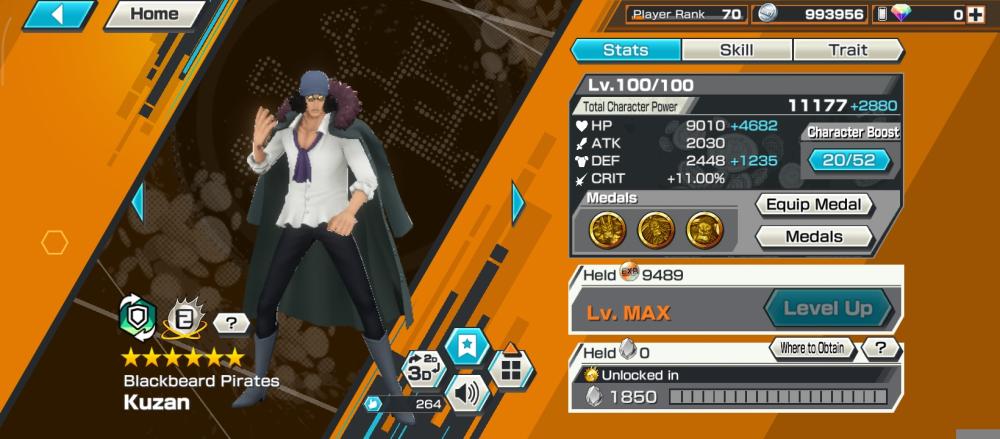The width and height of the screenshot is (1000, 439).
Task: View the Trait tab
Action: 847,50
